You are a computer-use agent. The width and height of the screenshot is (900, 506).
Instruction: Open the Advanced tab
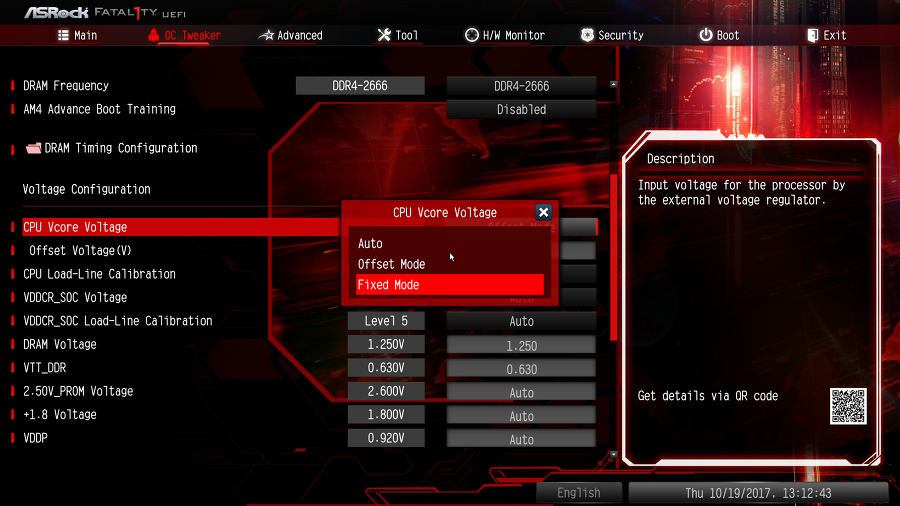(x=290, y=35)
